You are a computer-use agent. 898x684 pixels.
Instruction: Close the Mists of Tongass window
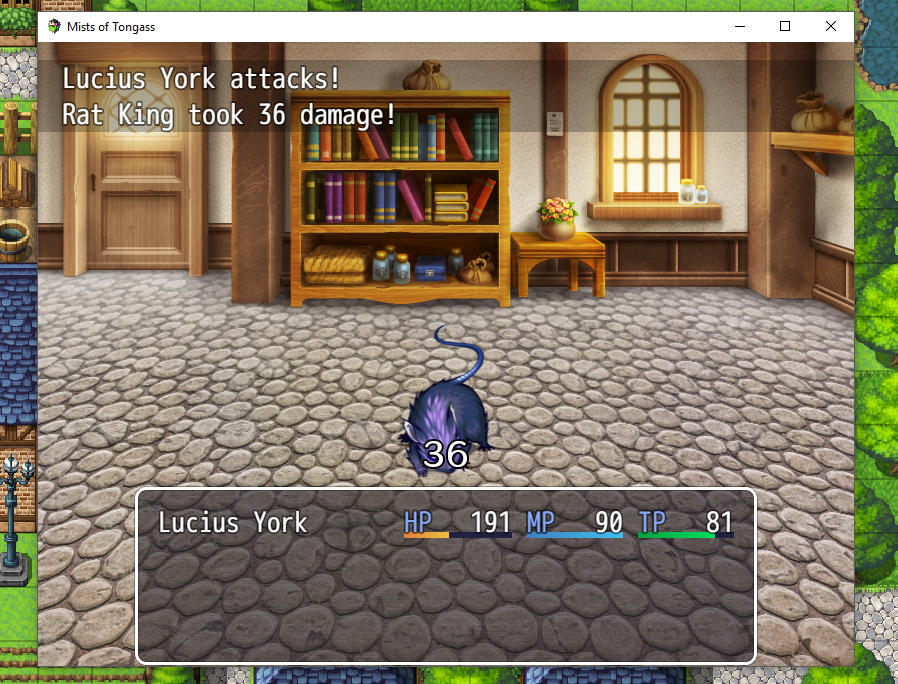tap(831, 27)
